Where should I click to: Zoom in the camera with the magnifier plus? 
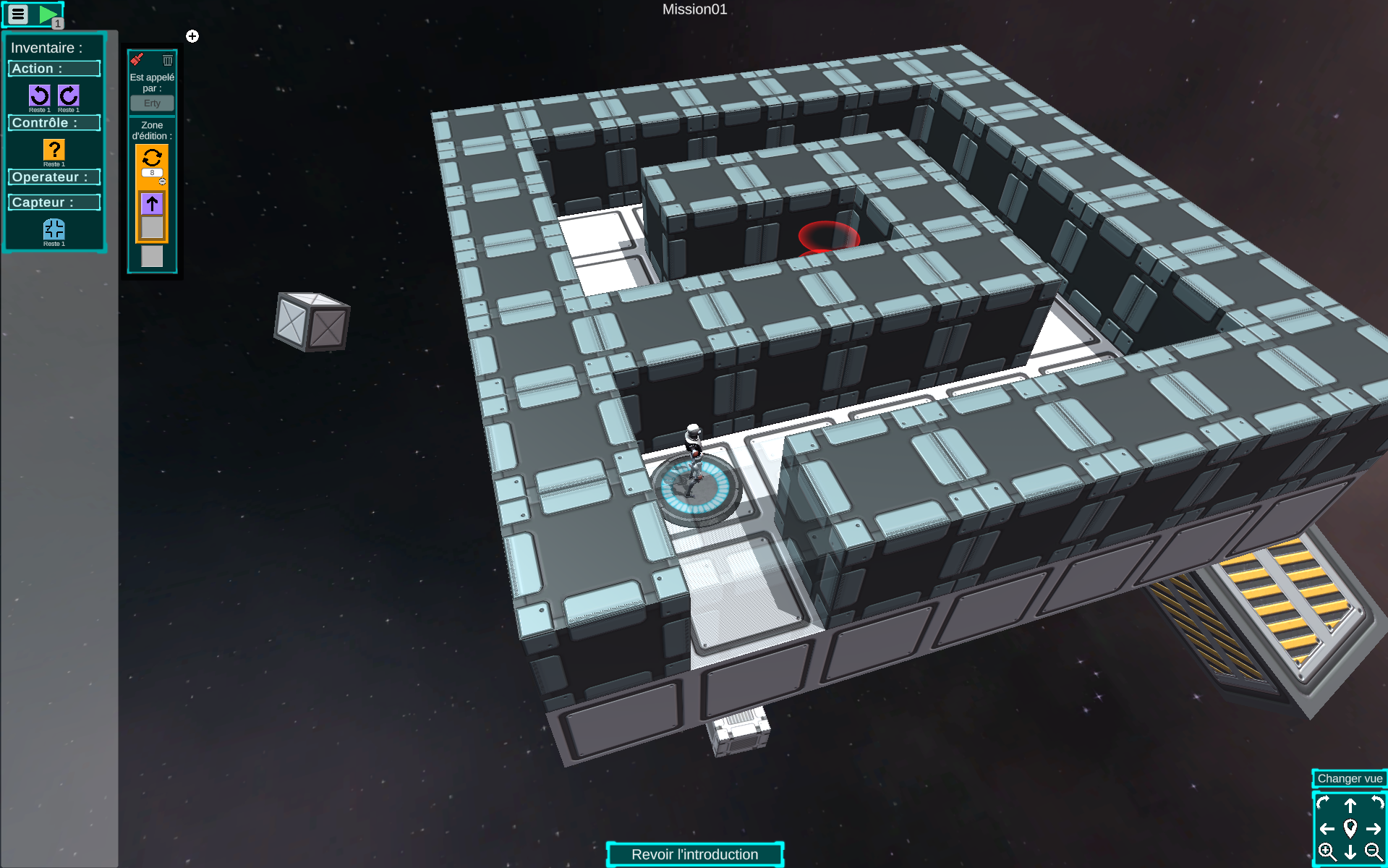1327,851
